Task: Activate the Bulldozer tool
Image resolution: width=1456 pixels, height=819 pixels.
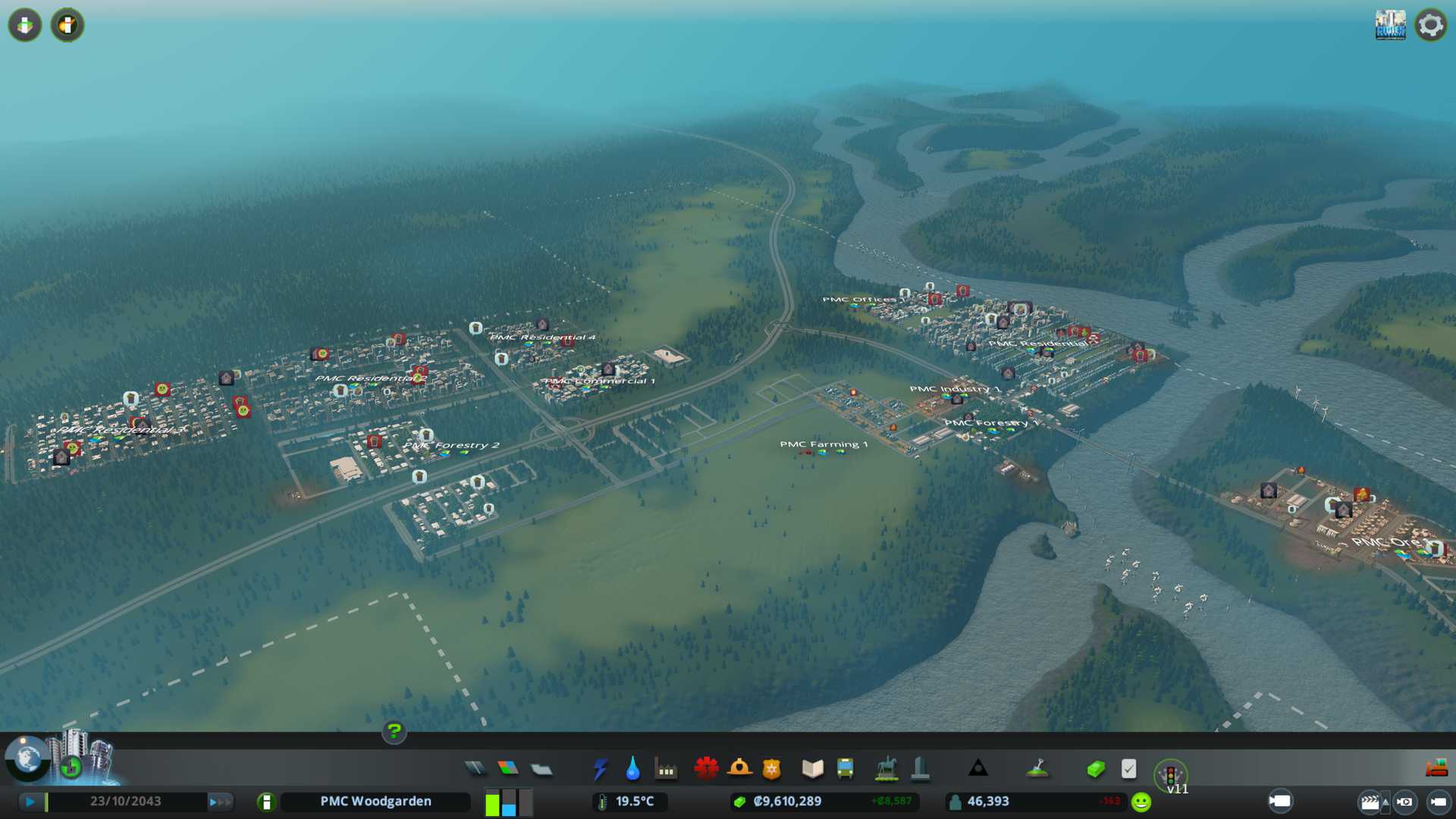Action: (x=1436, y=769)
